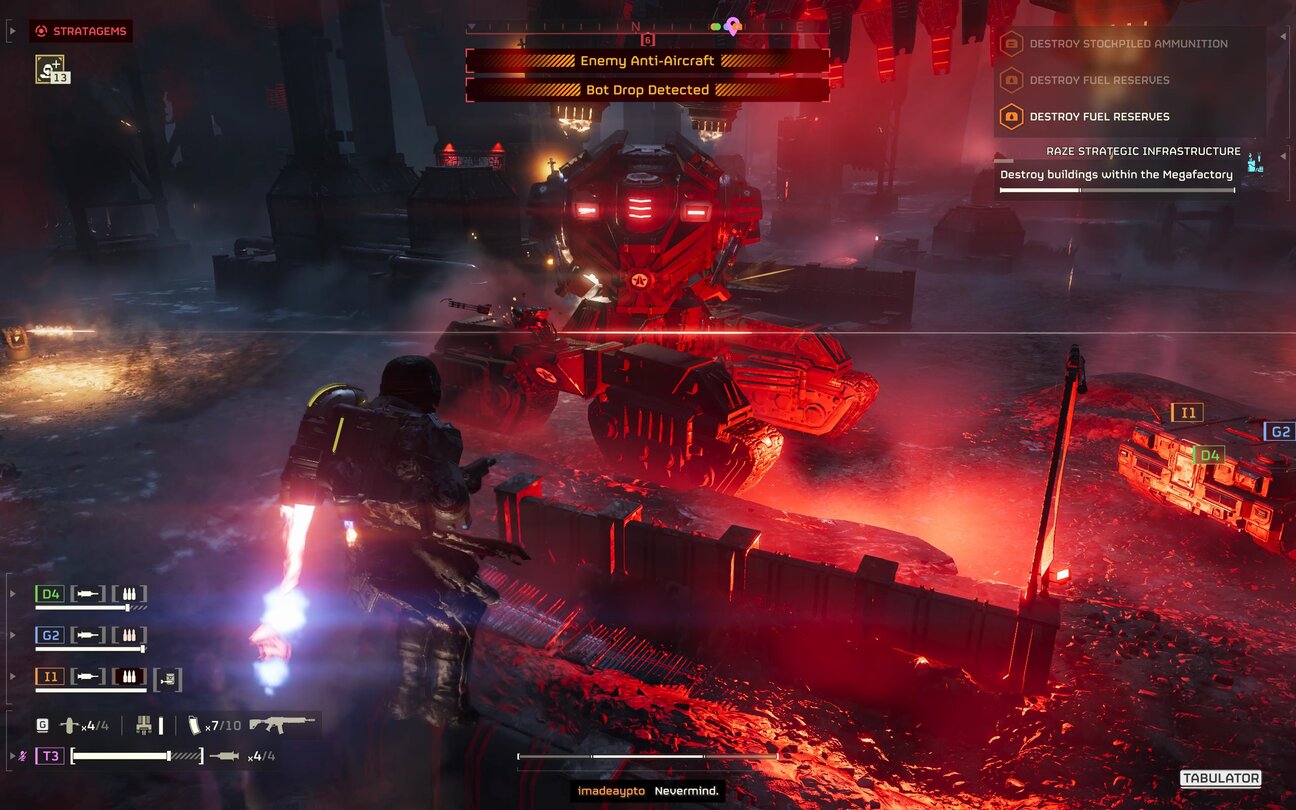Viewport: 1296px width, 810px height.
Task: Select squad member G2's tag
Action: tap(50, 635)
